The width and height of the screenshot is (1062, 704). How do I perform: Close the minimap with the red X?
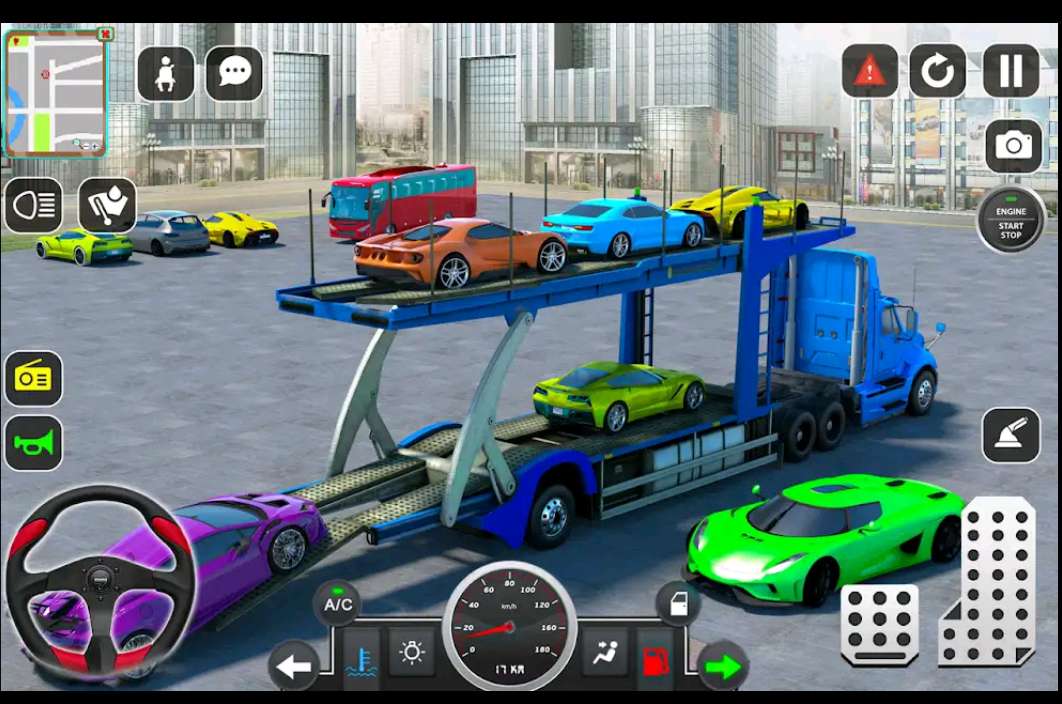[104, 34]
